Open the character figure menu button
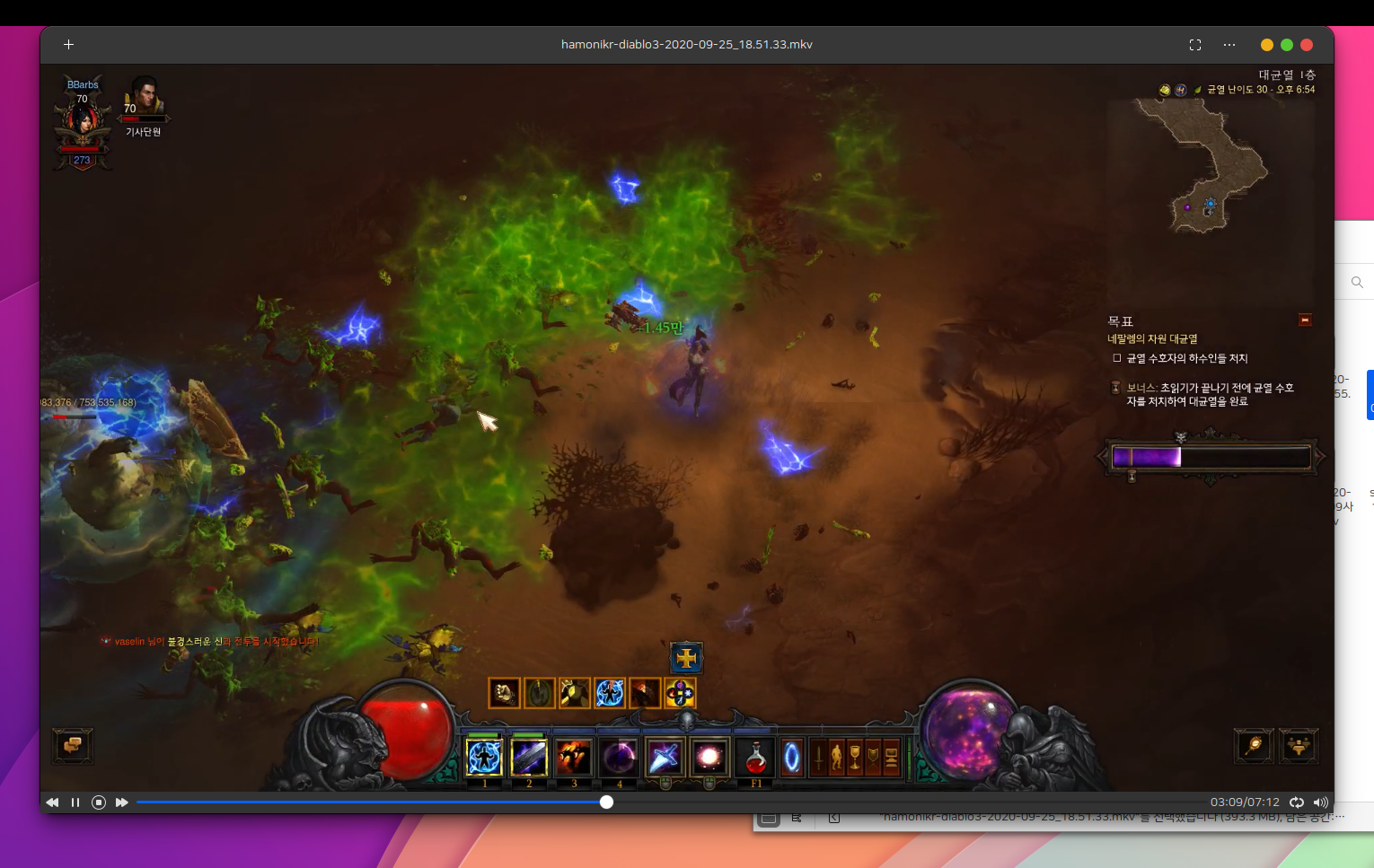The width and height of the screenshot is (1374, 868). (x=836, y=758)
